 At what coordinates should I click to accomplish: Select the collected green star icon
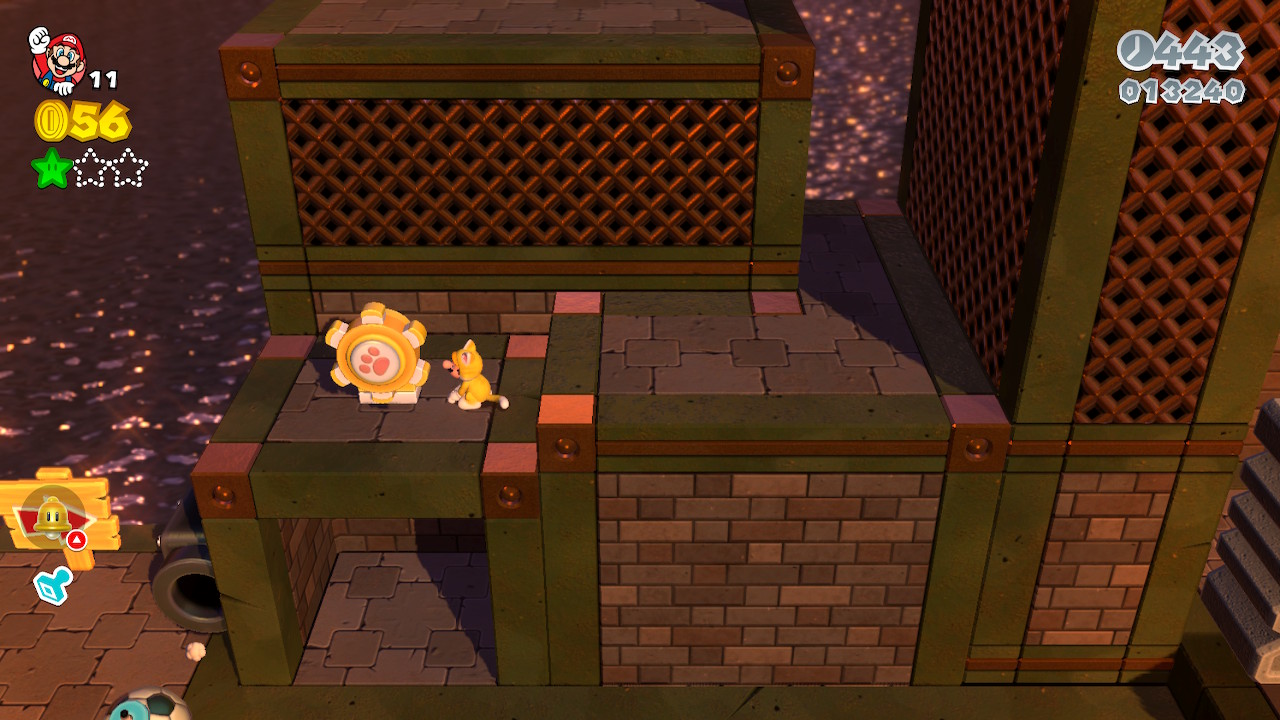click(51, 169)
